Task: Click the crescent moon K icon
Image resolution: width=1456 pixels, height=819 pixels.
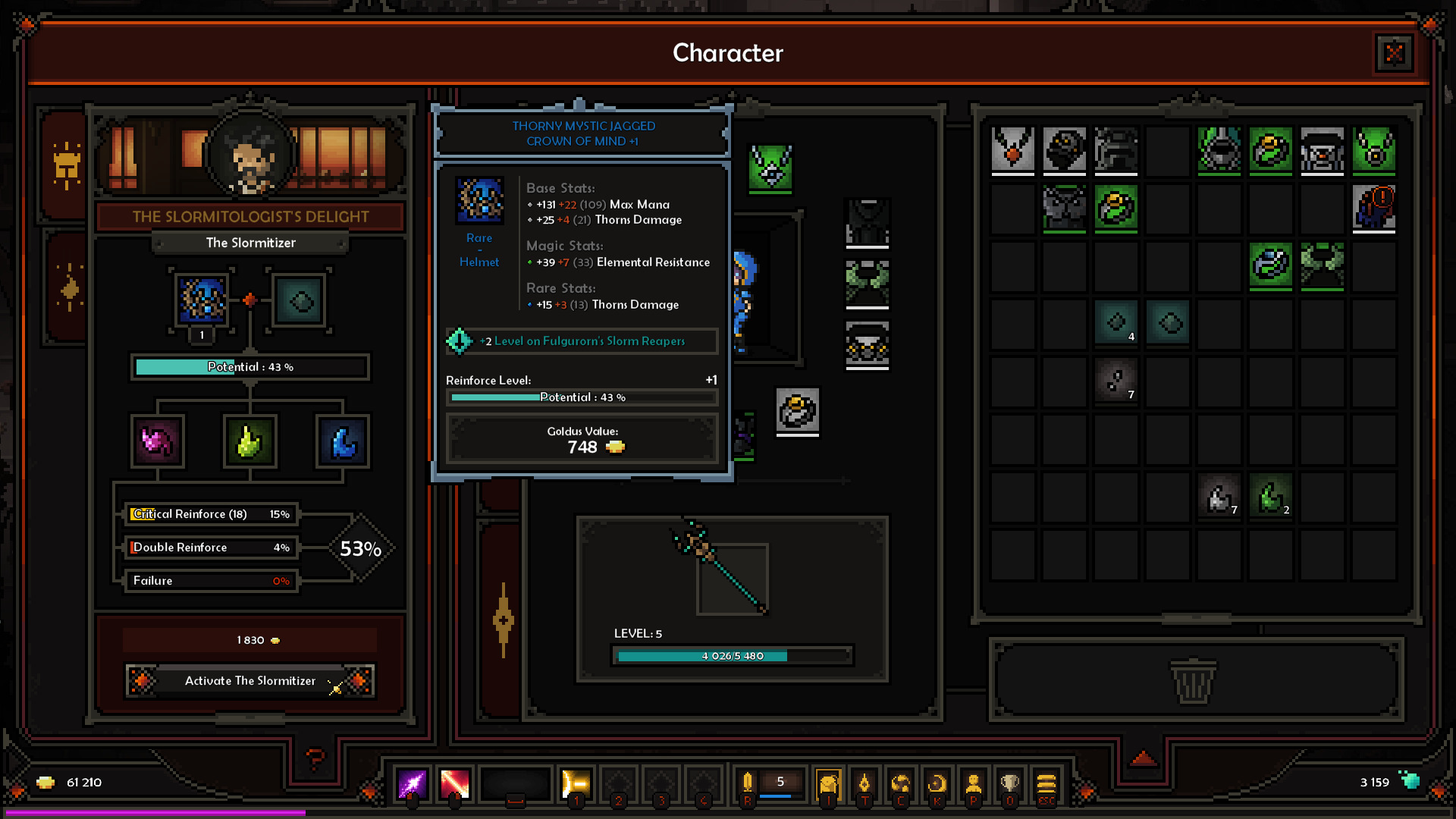Action: pyautogui.click(x=937, y=783)
